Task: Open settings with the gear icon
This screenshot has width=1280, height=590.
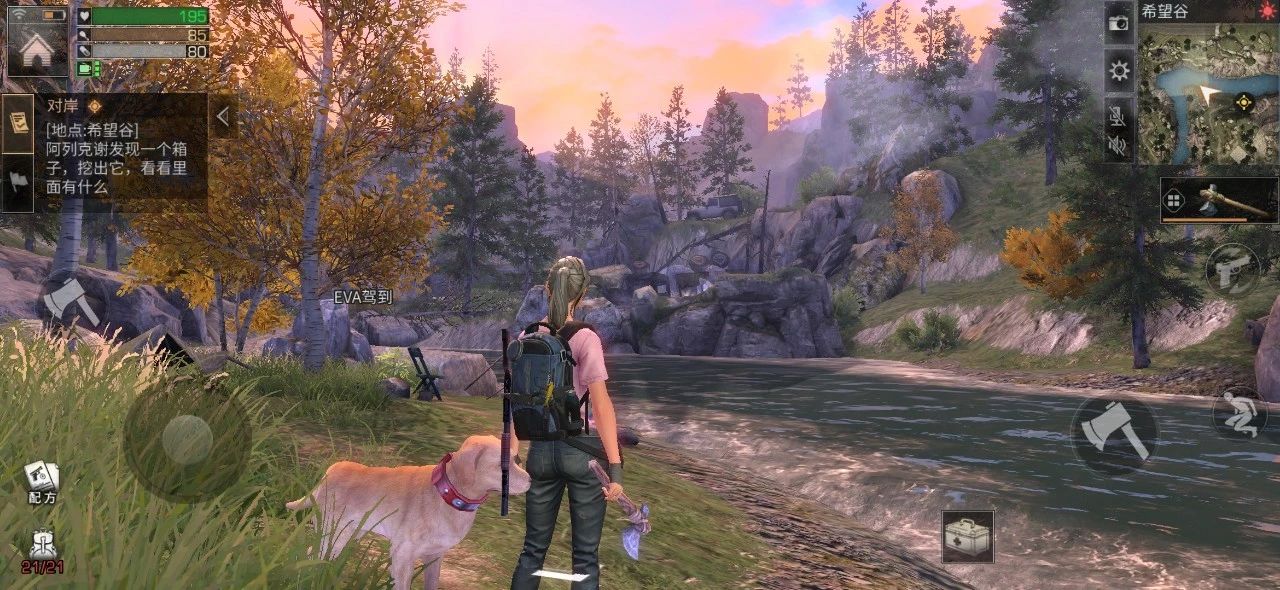Action: pos(1119,70)
